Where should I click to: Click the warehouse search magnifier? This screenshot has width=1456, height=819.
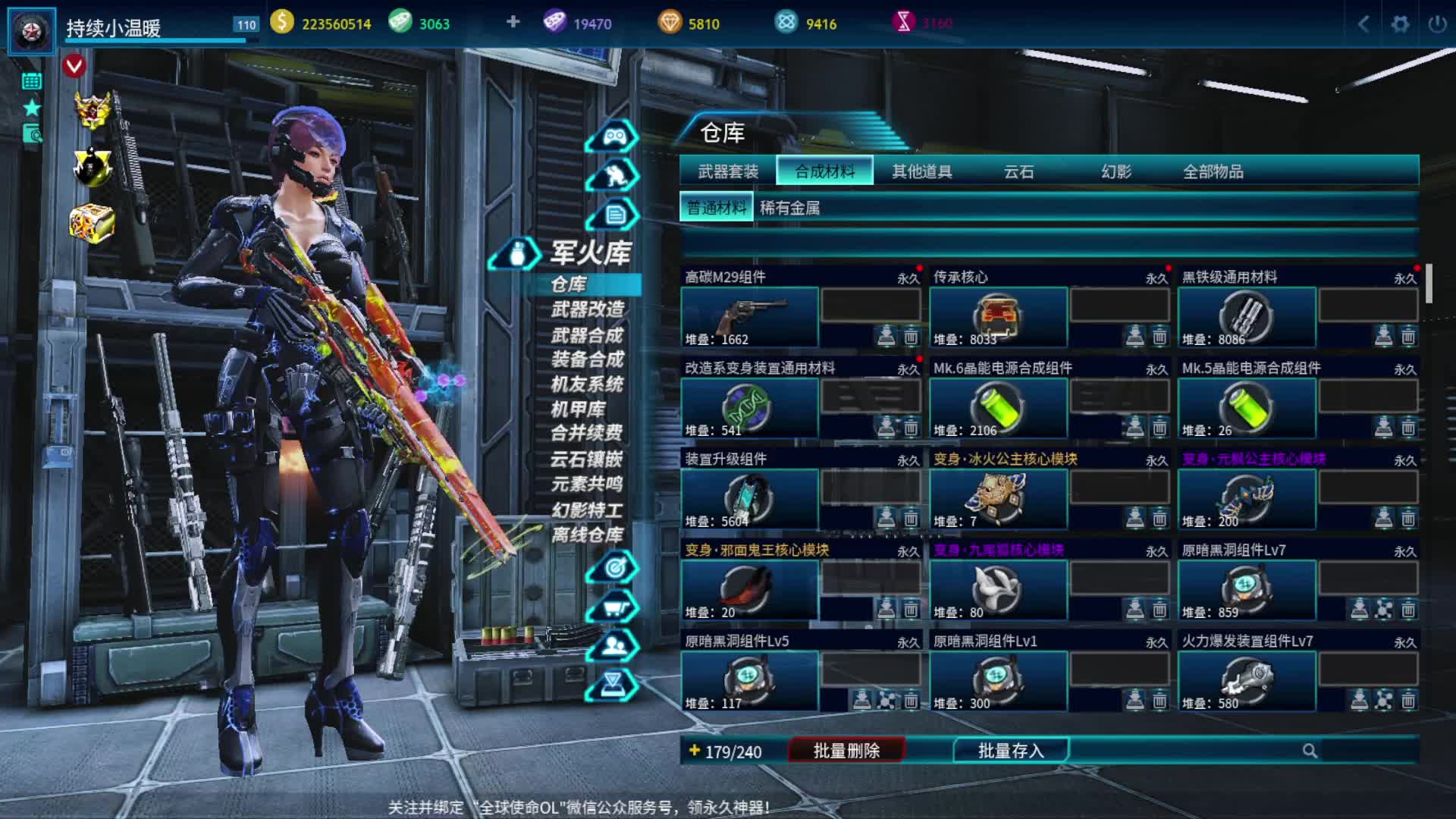coord(1310,751)
